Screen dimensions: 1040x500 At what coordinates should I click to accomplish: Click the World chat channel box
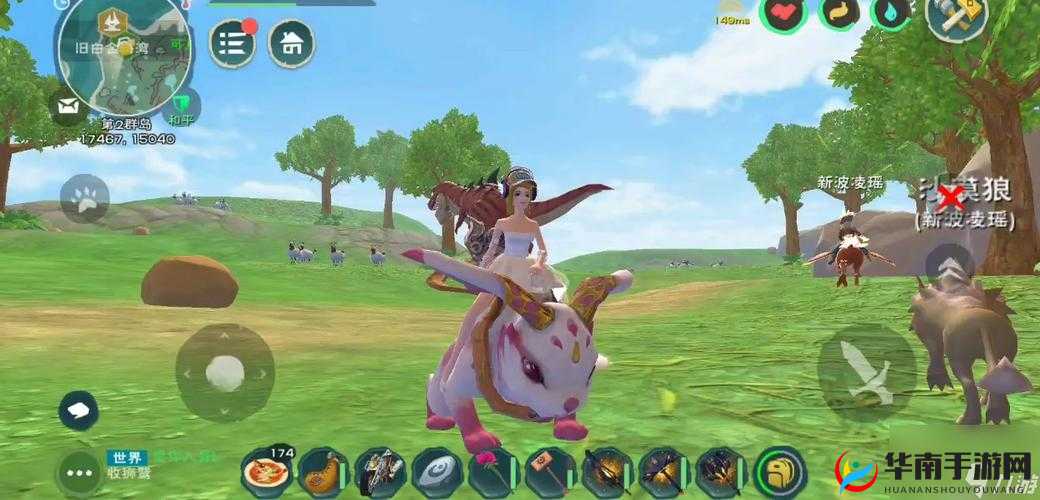(x=160, y=463)
